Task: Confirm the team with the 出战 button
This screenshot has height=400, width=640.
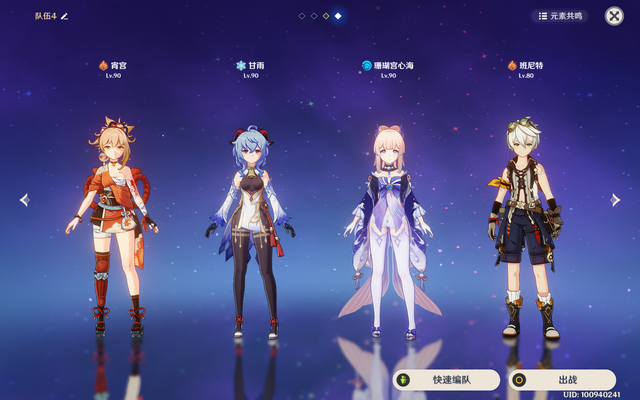Action: point(561,380)
